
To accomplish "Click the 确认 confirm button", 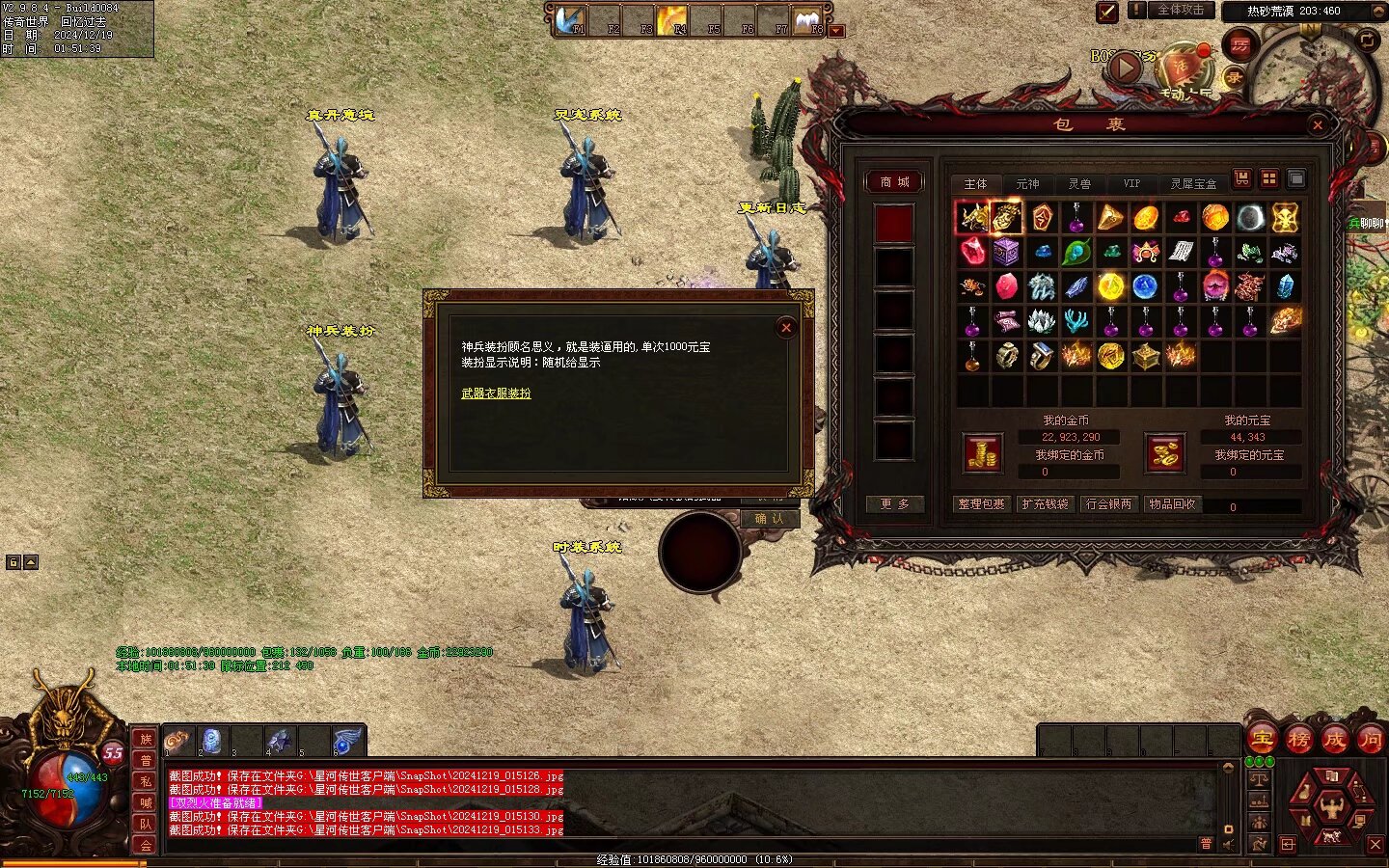I will tap(769, 519).
